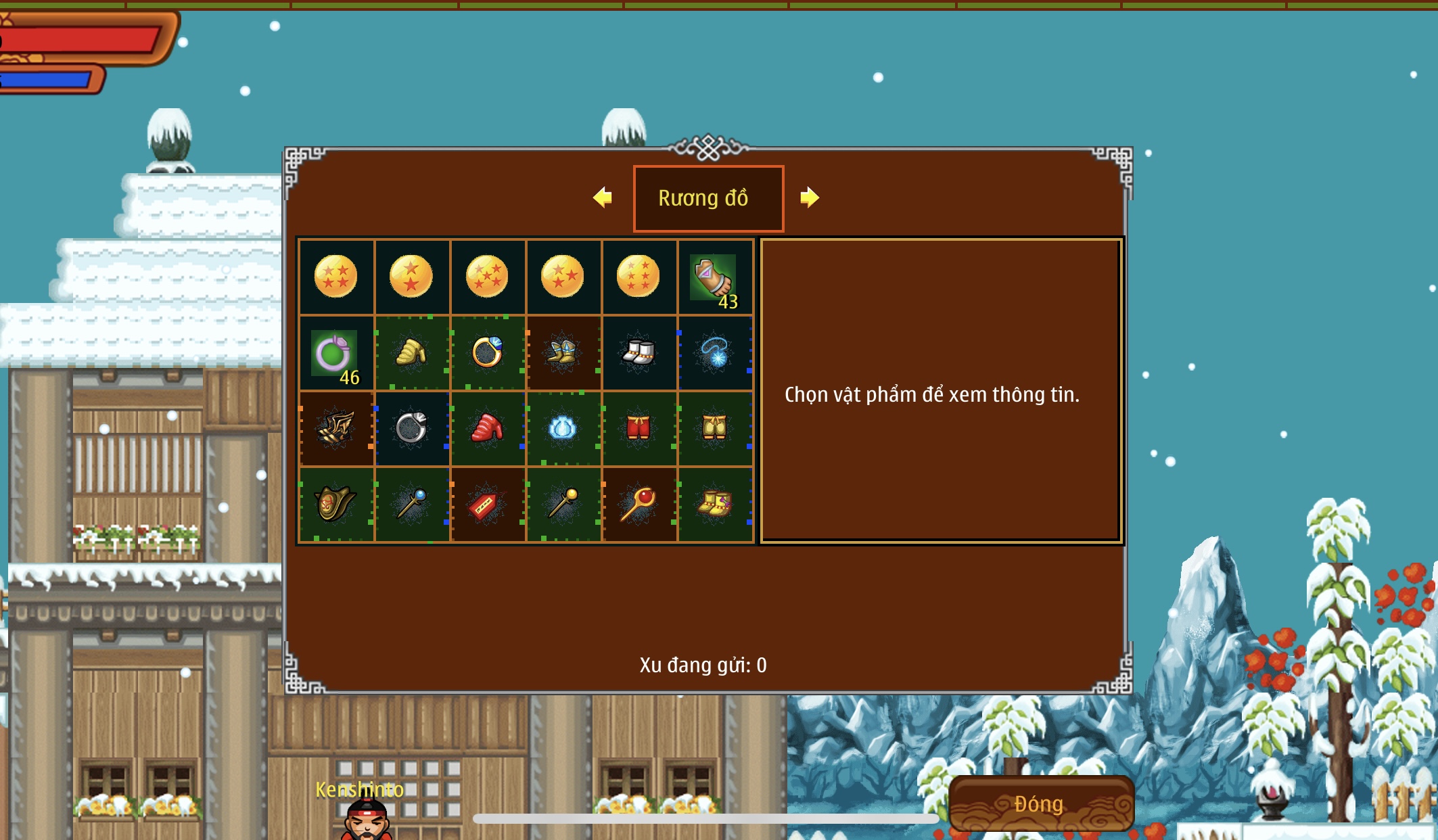Switch to the previous tab with left arrow
The height and width of the screenshot is (840, 1438).
click(602, 197)
